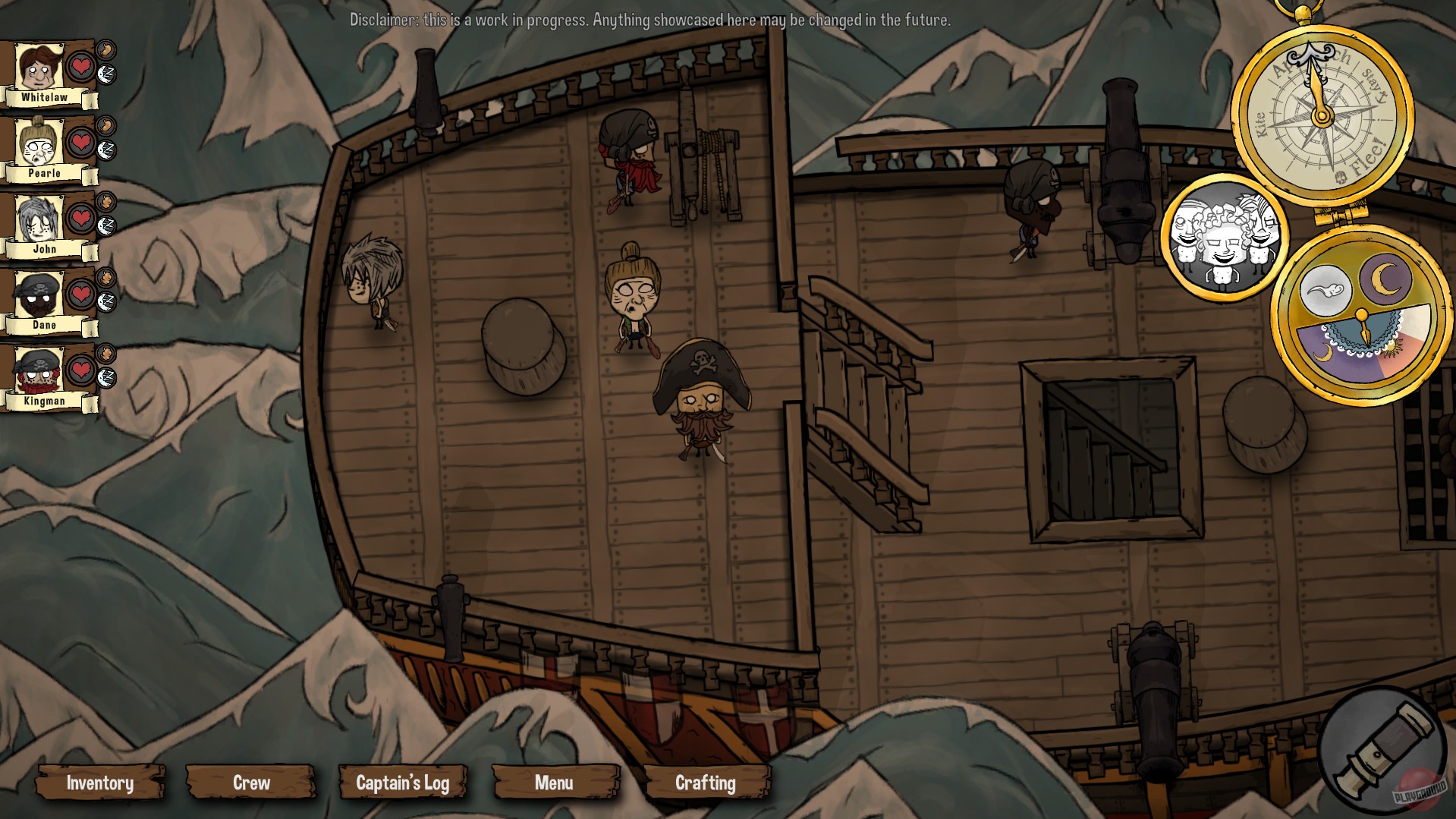
Task: View John's sleep crescent moon icon
Action: [x=105, y=224]
